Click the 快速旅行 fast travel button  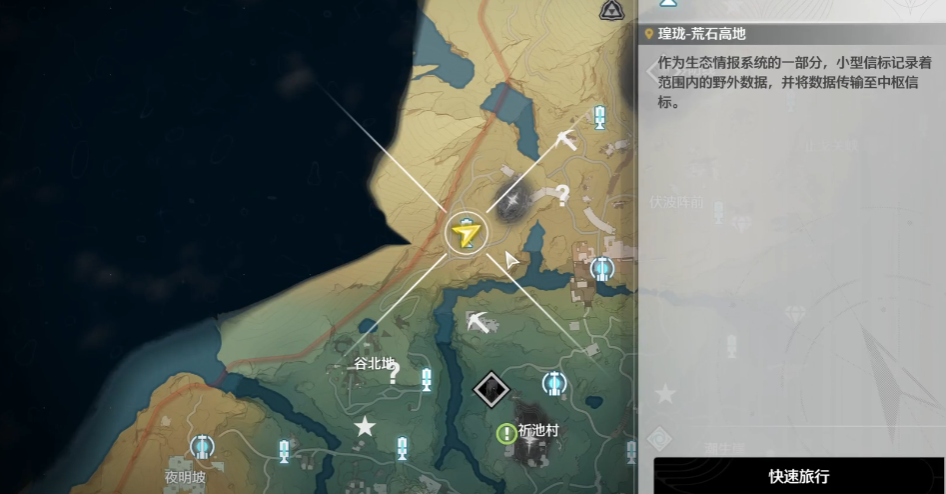(x=798, y=476)
